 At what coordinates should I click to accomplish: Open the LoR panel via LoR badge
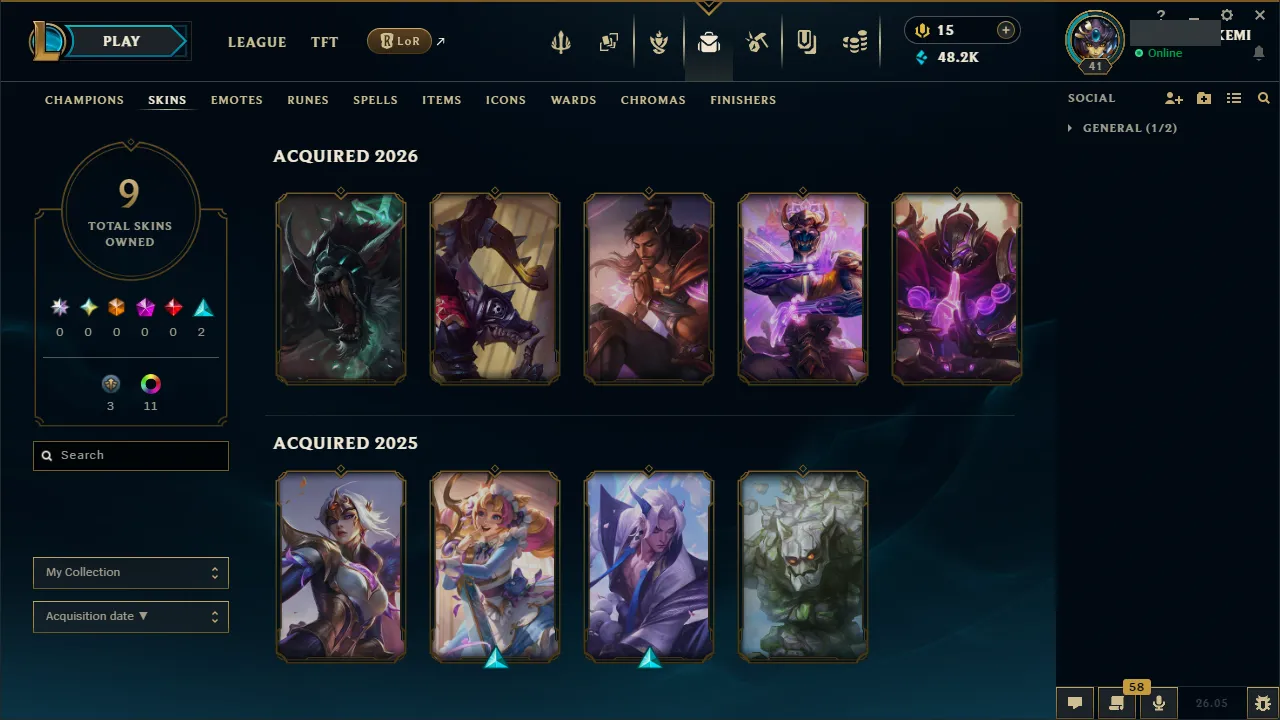(399, 41)
